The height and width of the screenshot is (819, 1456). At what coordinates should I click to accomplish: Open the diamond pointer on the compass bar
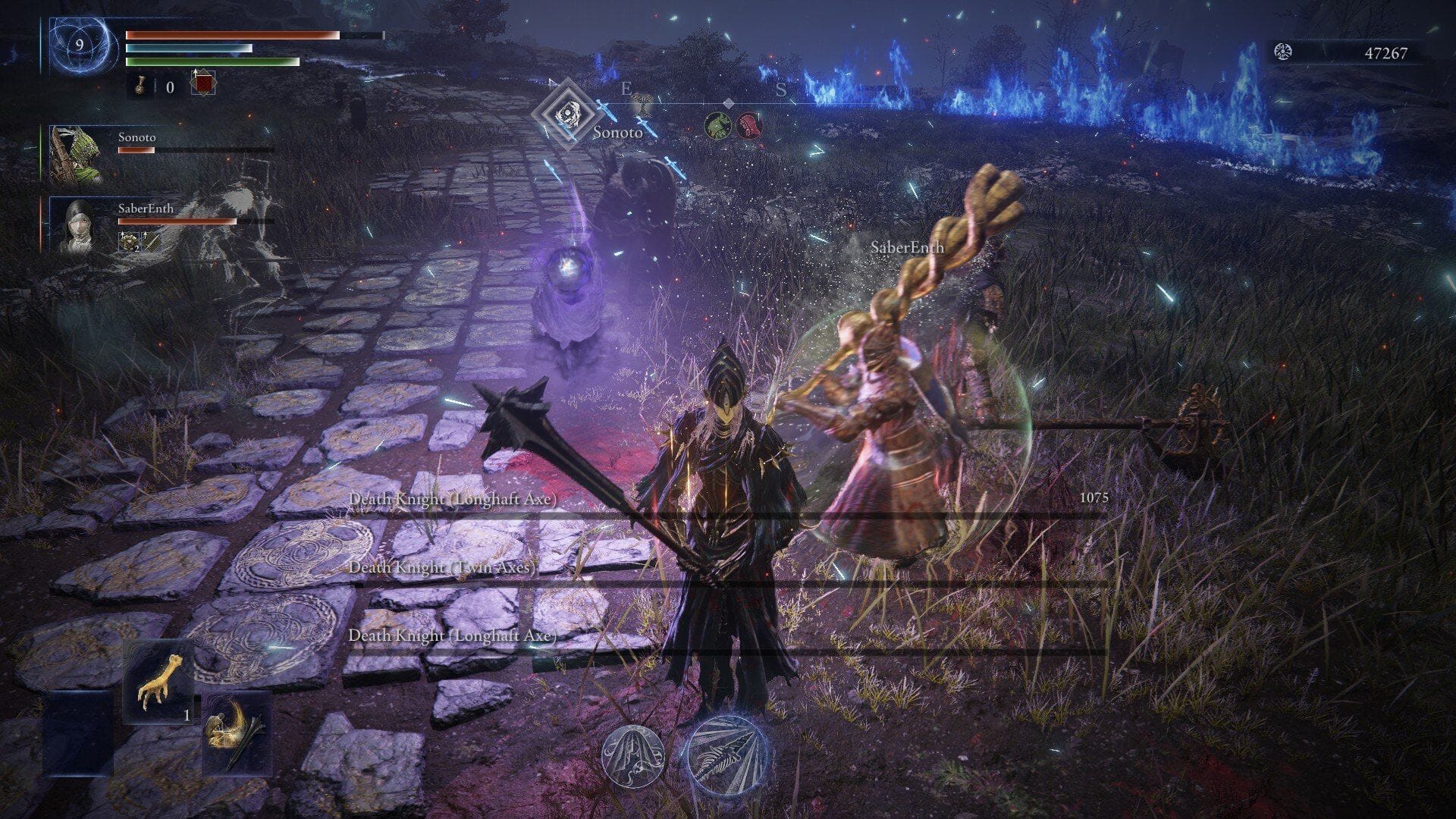(728, 103)
